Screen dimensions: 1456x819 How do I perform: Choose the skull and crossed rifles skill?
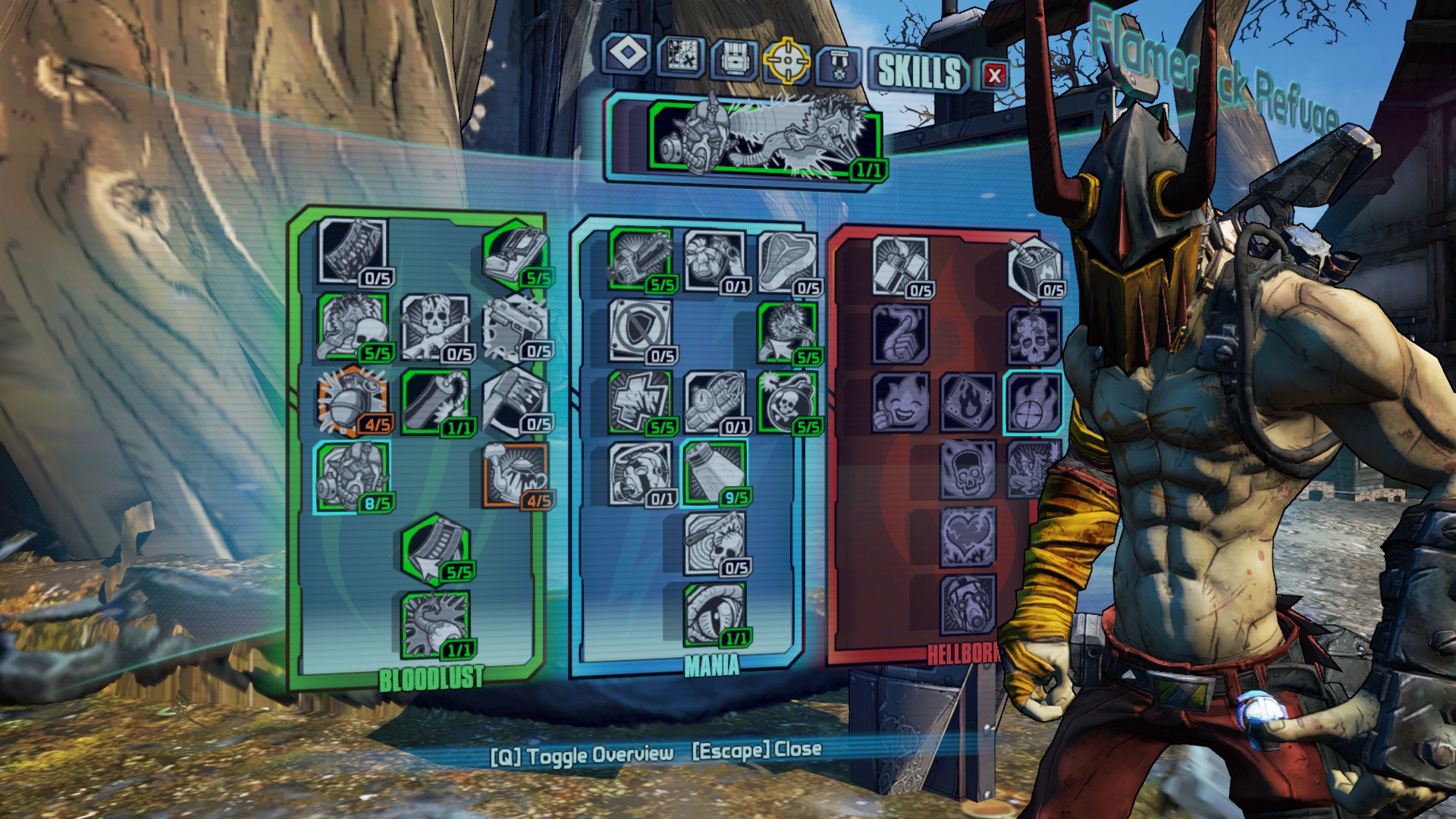pyautogui.click(x=435, y=328)
